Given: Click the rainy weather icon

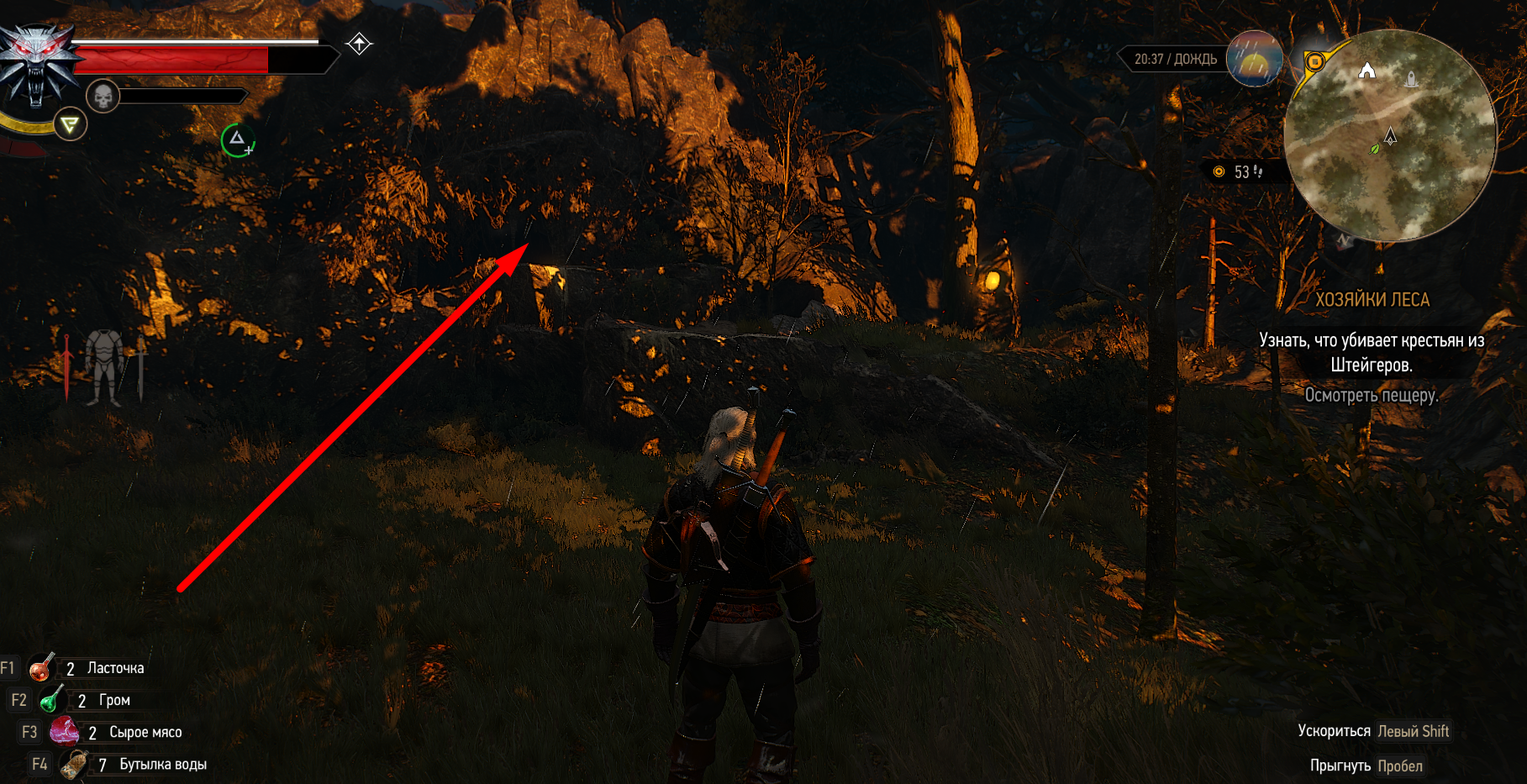Looking at the screenshot, I should click(1254, 59).
